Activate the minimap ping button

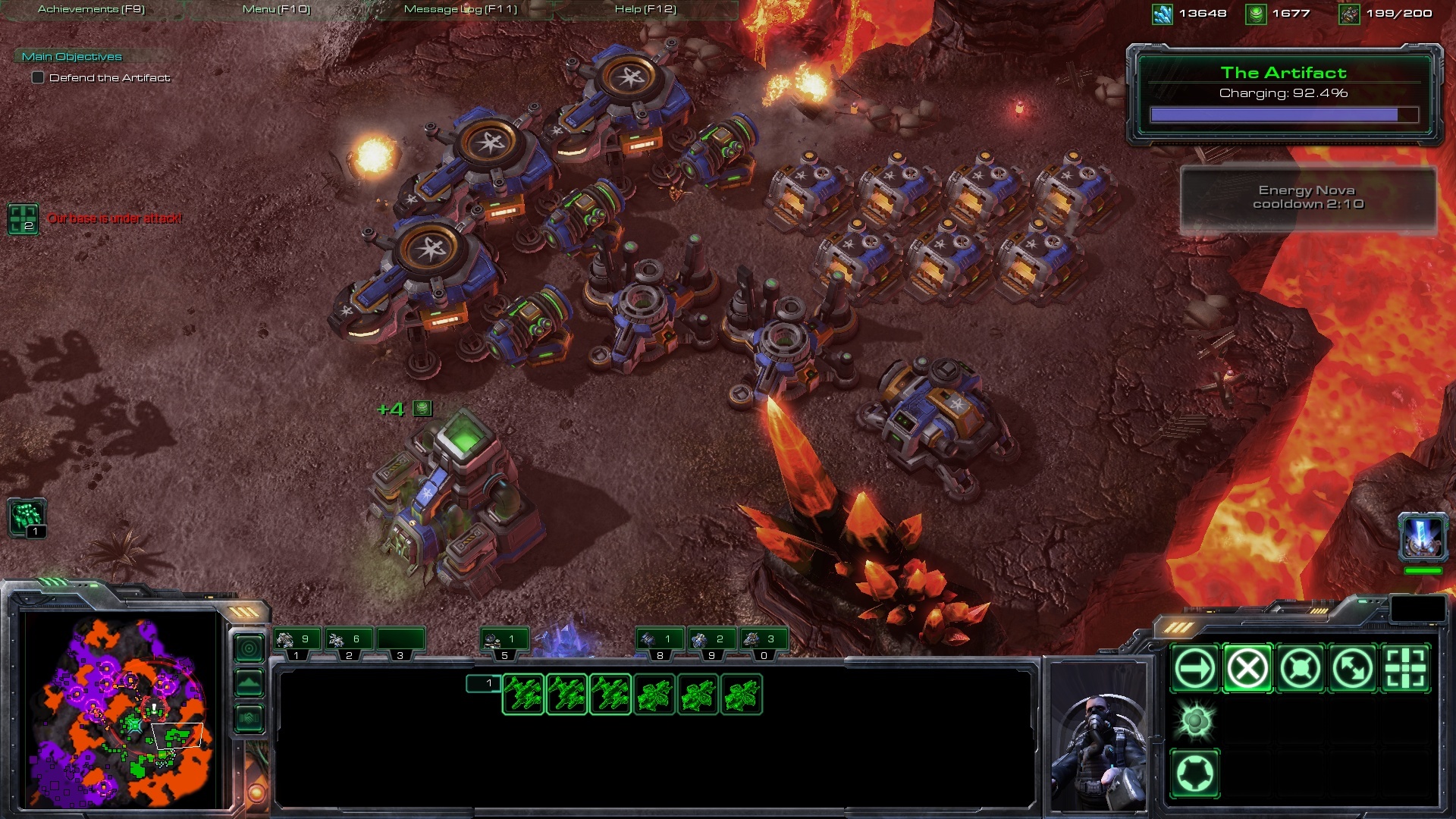pyautogui.click(x=249, y=648)
